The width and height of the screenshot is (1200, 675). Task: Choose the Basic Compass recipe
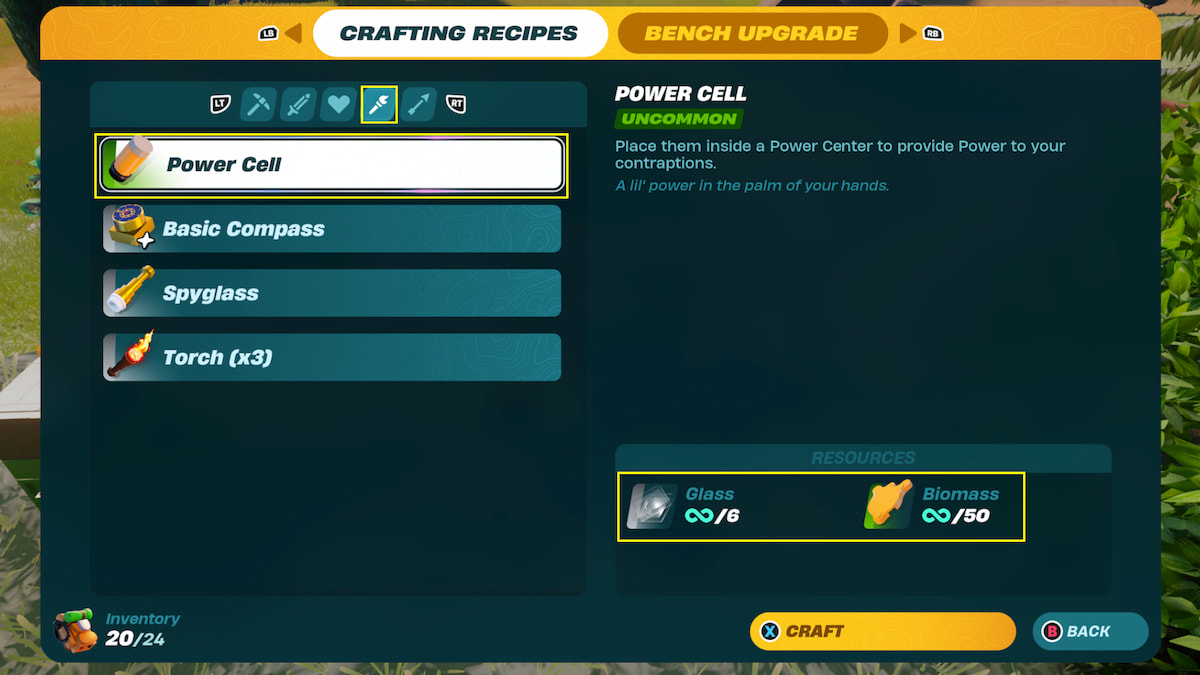pyautogui.click(x=331, y=229)
